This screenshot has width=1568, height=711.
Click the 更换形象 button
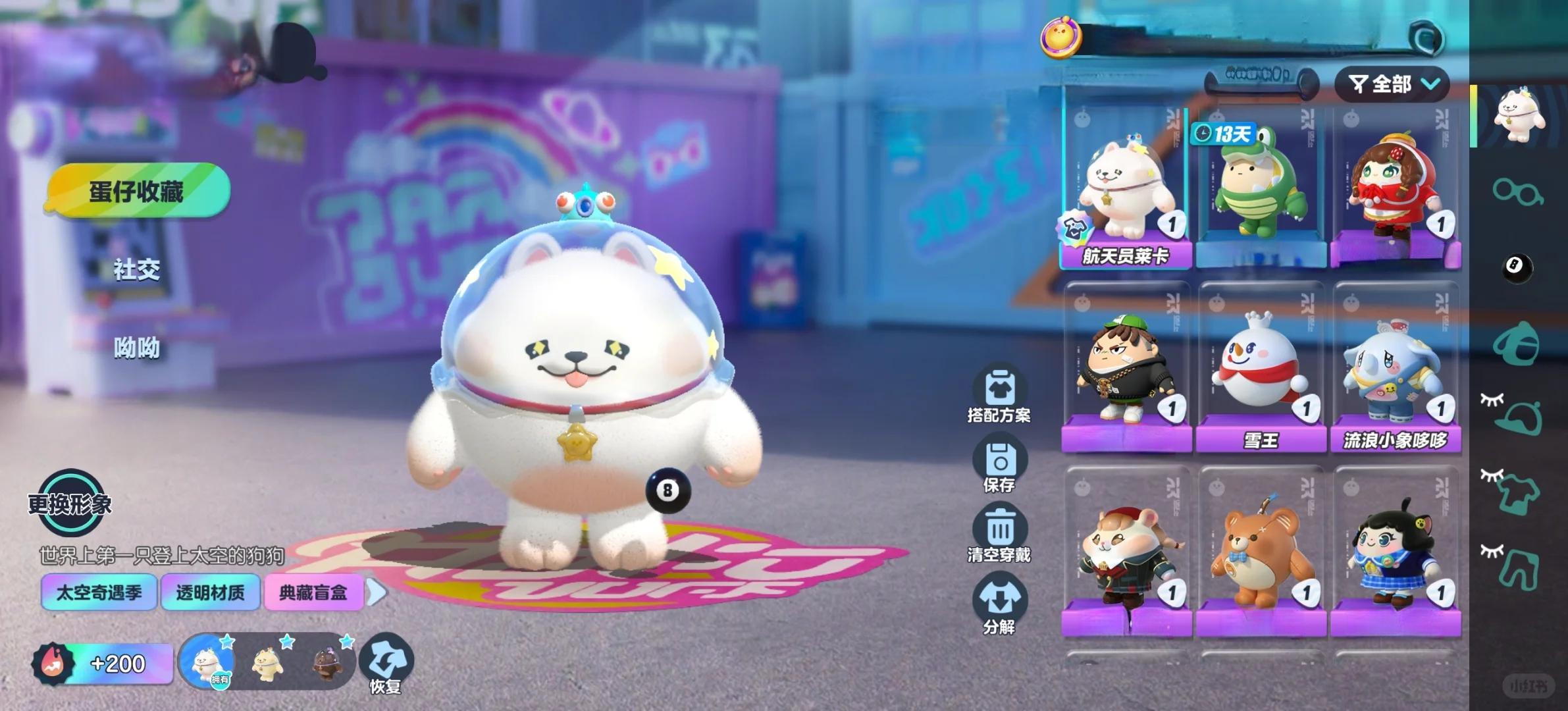coord(70,504)
